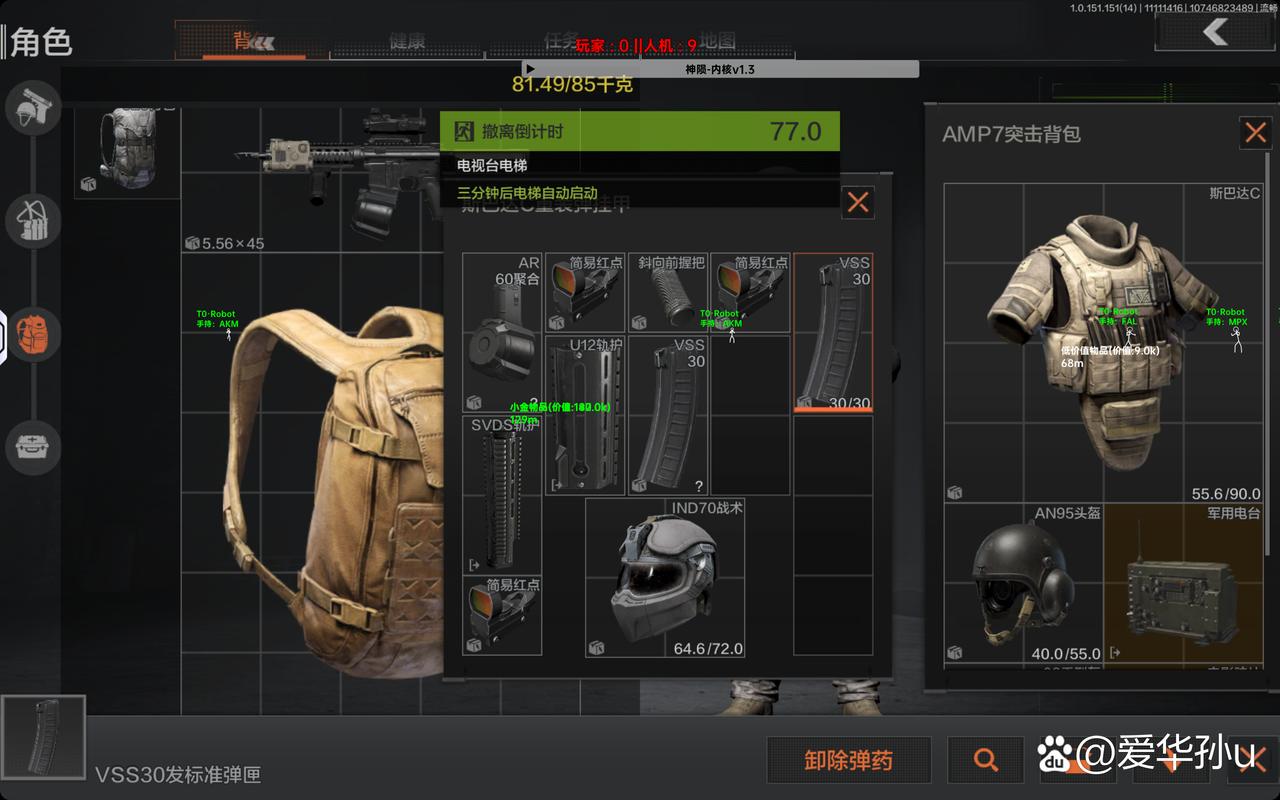Click the magnifying glass inspect button
The height and width of the screenshot is (800, 1280).
986,760
